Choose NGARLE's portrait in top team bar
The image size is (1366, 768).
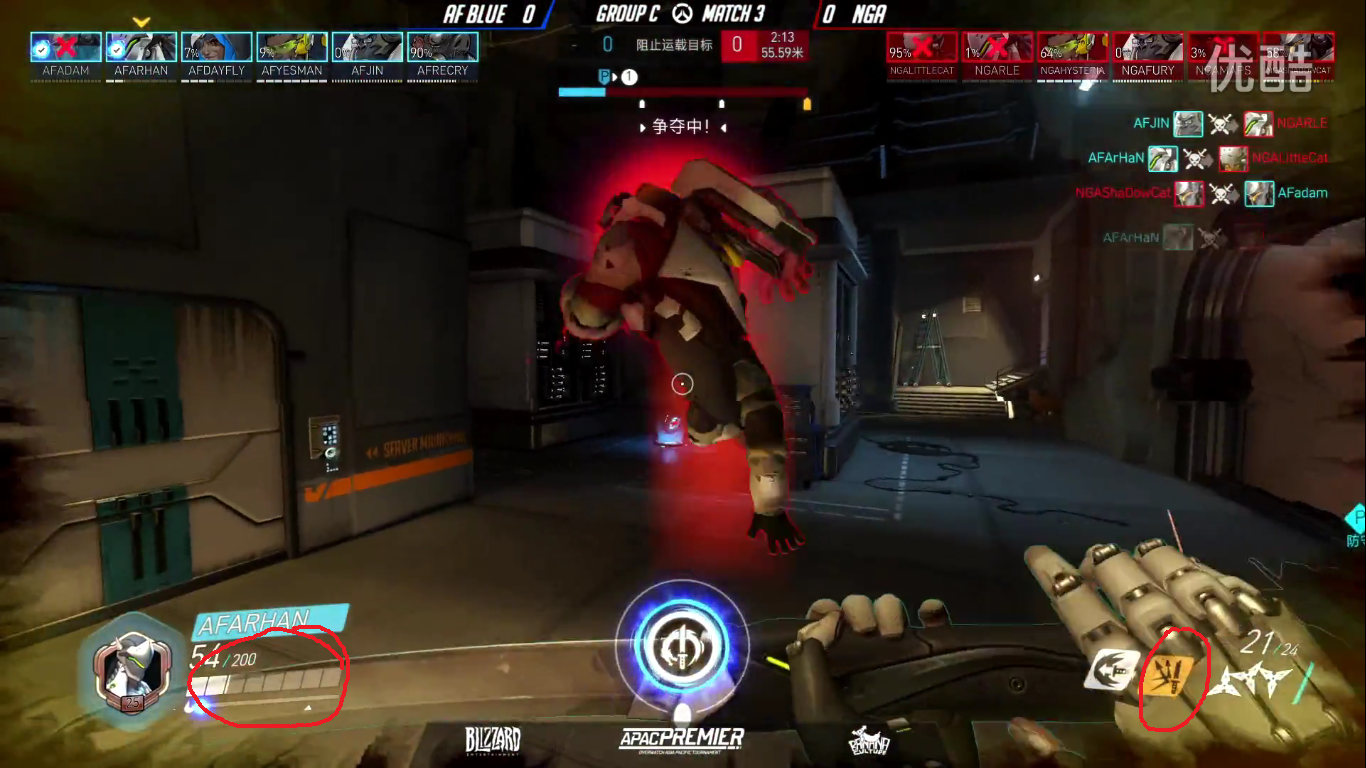tap(997, 47)
